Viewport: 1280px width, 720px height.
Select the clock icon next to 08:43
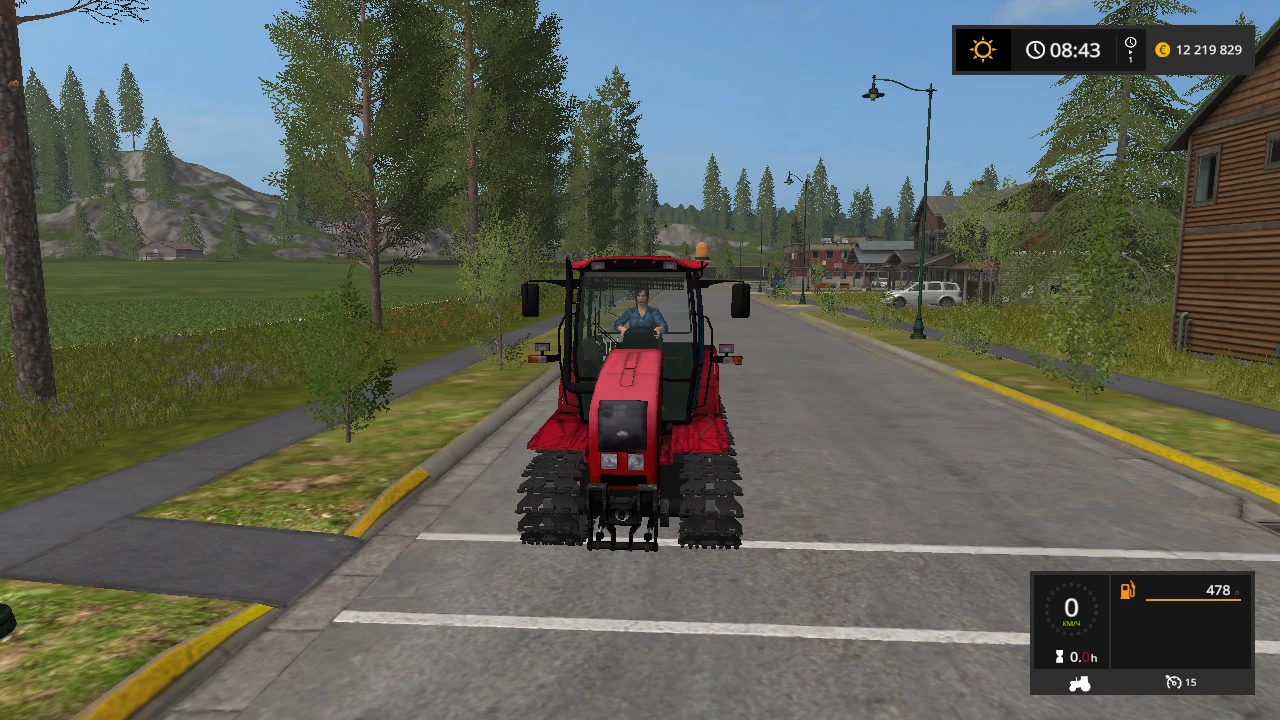1036,49
